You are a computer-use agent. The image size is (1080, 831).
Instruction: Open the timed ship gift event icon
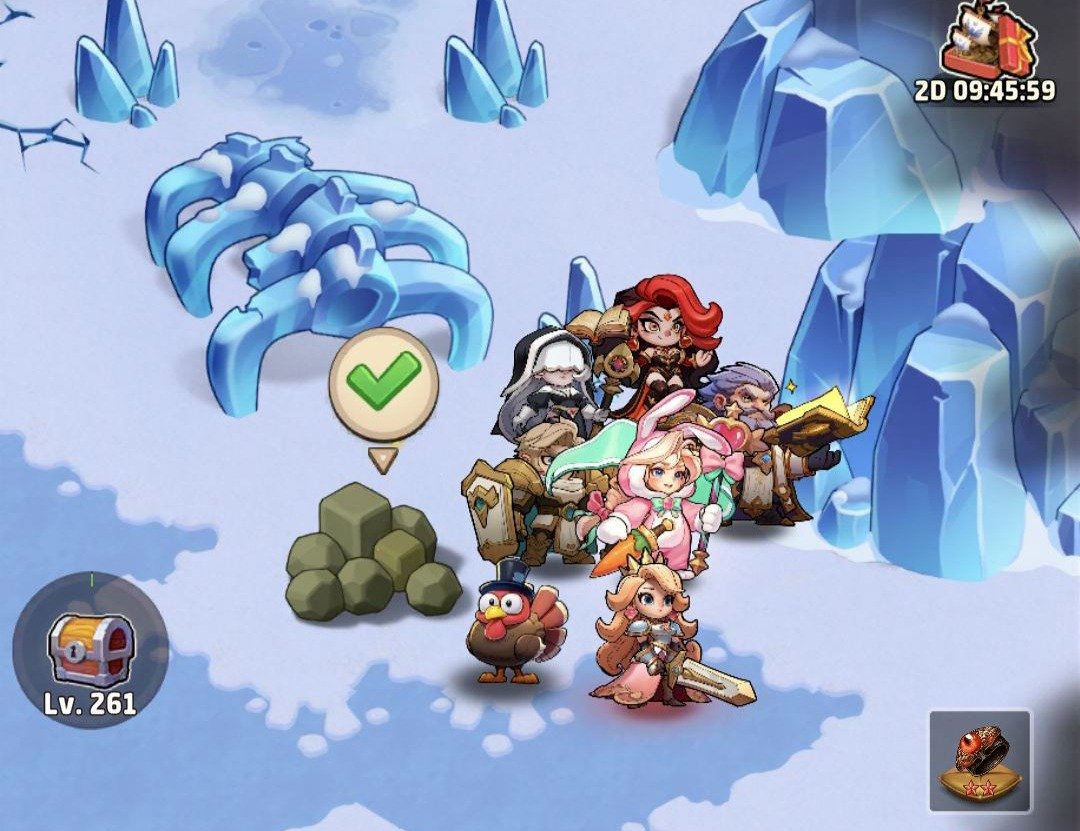pos(985,45)
